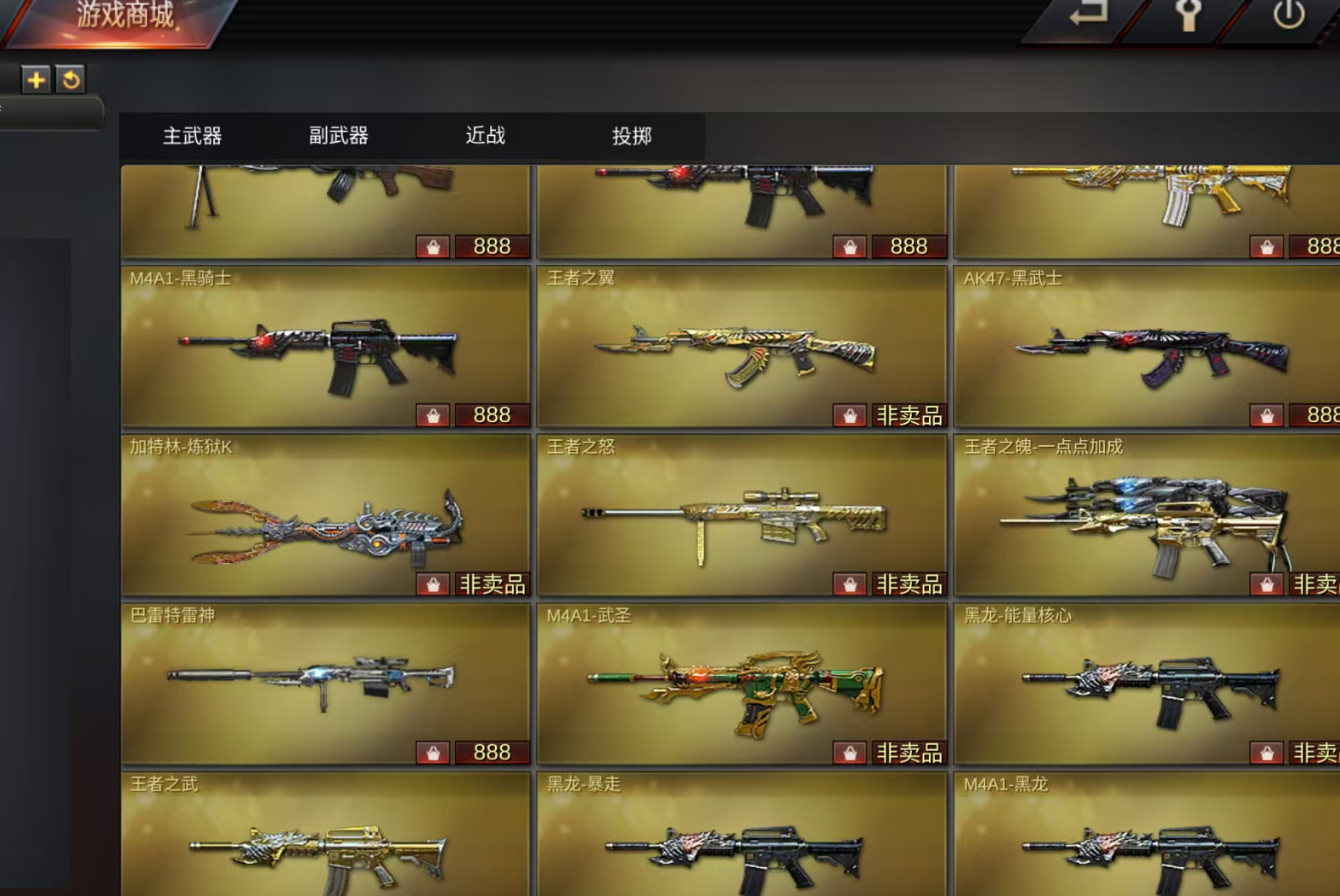Click the 888 price button on AK47-黑武士
This screenshot has height=896, width=1340.
[1321, 414]
